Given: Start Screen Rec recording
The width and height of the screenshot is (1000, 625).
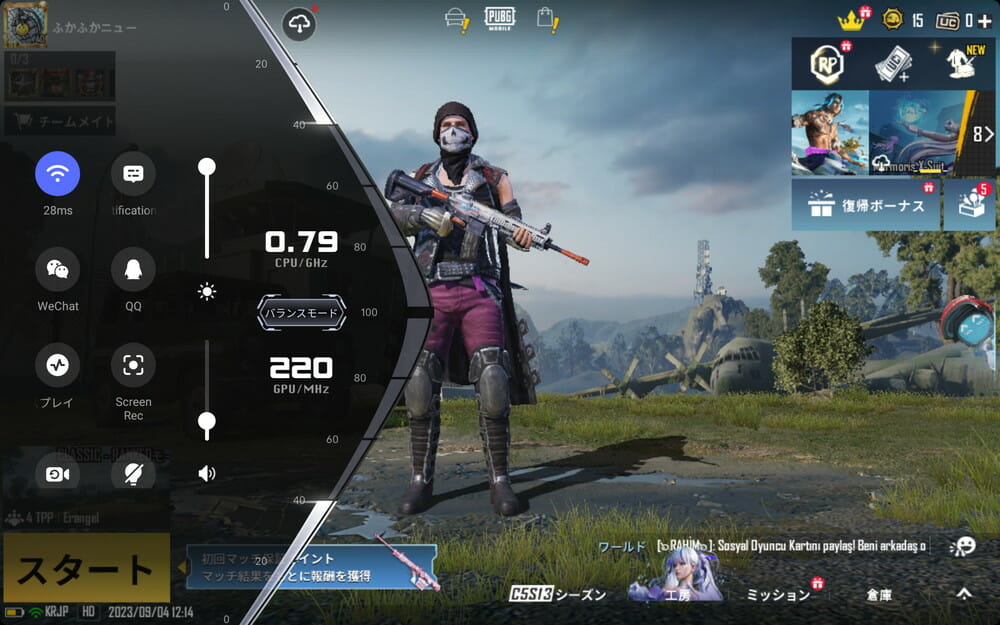Looking at the screenshot, I should (133, 365).
